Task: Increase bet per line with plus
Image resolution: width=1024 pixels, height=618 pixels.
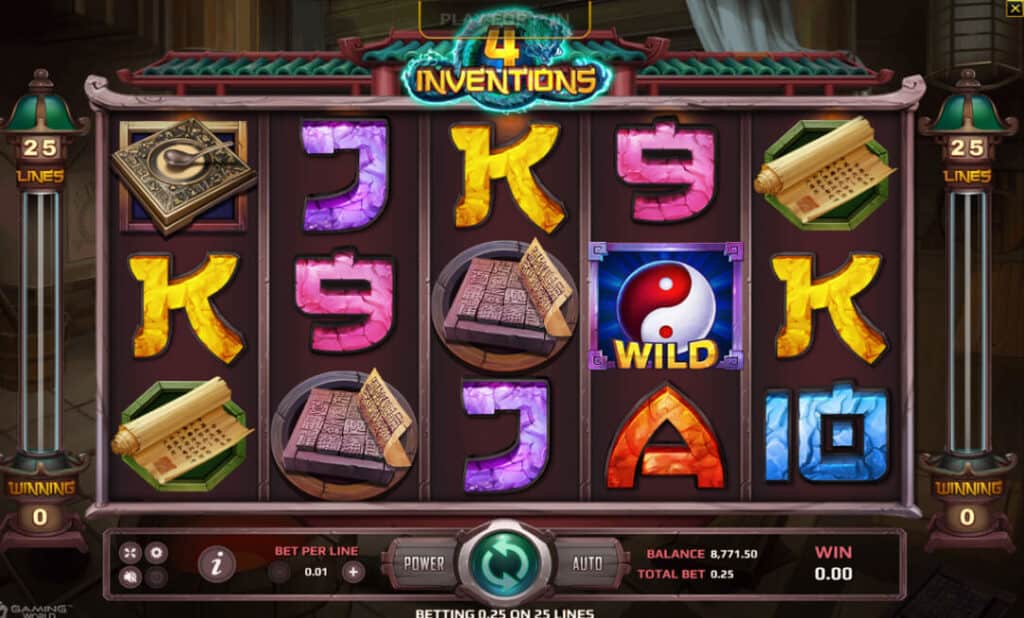Action: coord(353,572)
